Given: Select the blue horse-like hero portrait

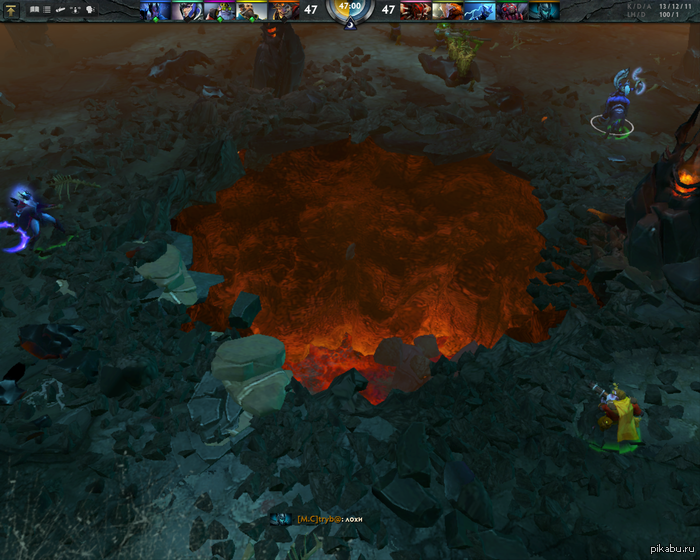Looking at the screenshot, I should point(479,11).
